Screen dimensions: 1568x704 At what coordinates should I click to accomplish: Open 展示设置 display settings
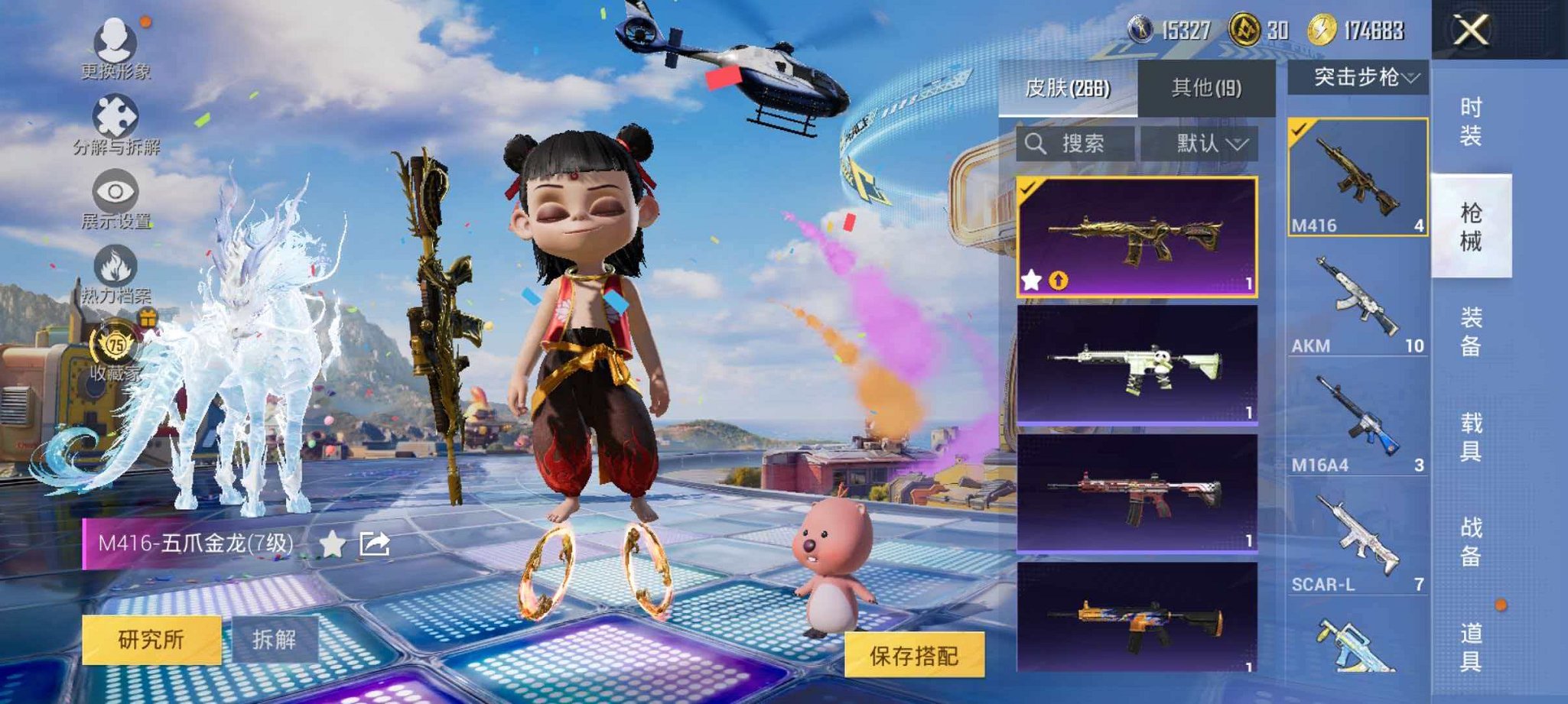tap(113, 191)
